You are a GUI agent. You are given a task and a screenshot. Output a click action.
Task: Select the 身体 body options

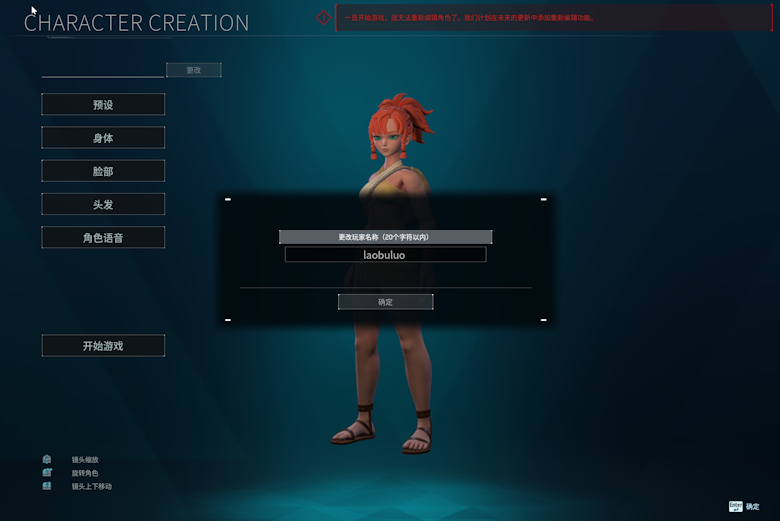(x=103, y=138)
